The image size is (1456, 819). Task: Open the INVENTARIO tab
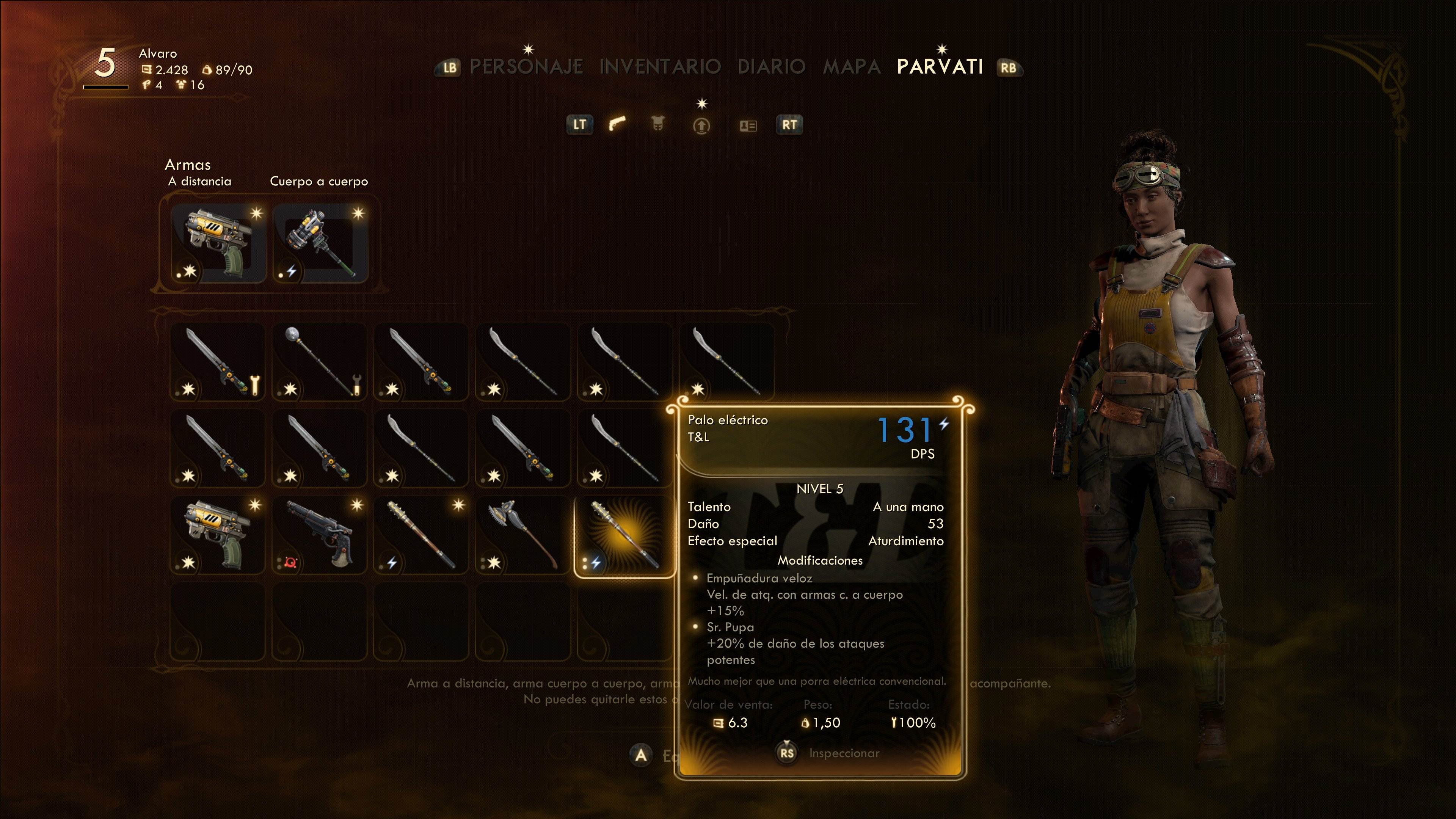click(660, 67)
